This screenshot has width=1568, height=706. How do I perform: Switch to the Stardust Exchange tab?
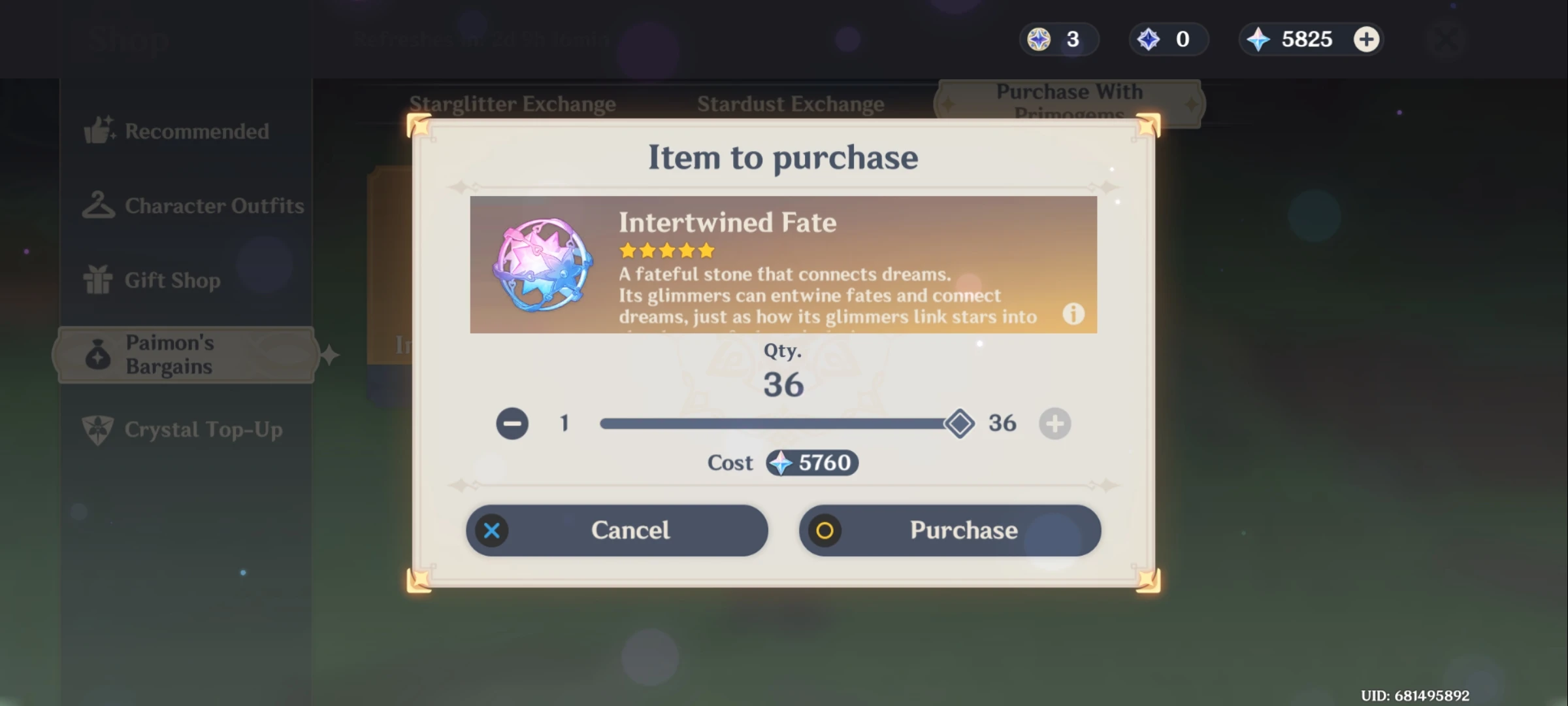[791, 103]
